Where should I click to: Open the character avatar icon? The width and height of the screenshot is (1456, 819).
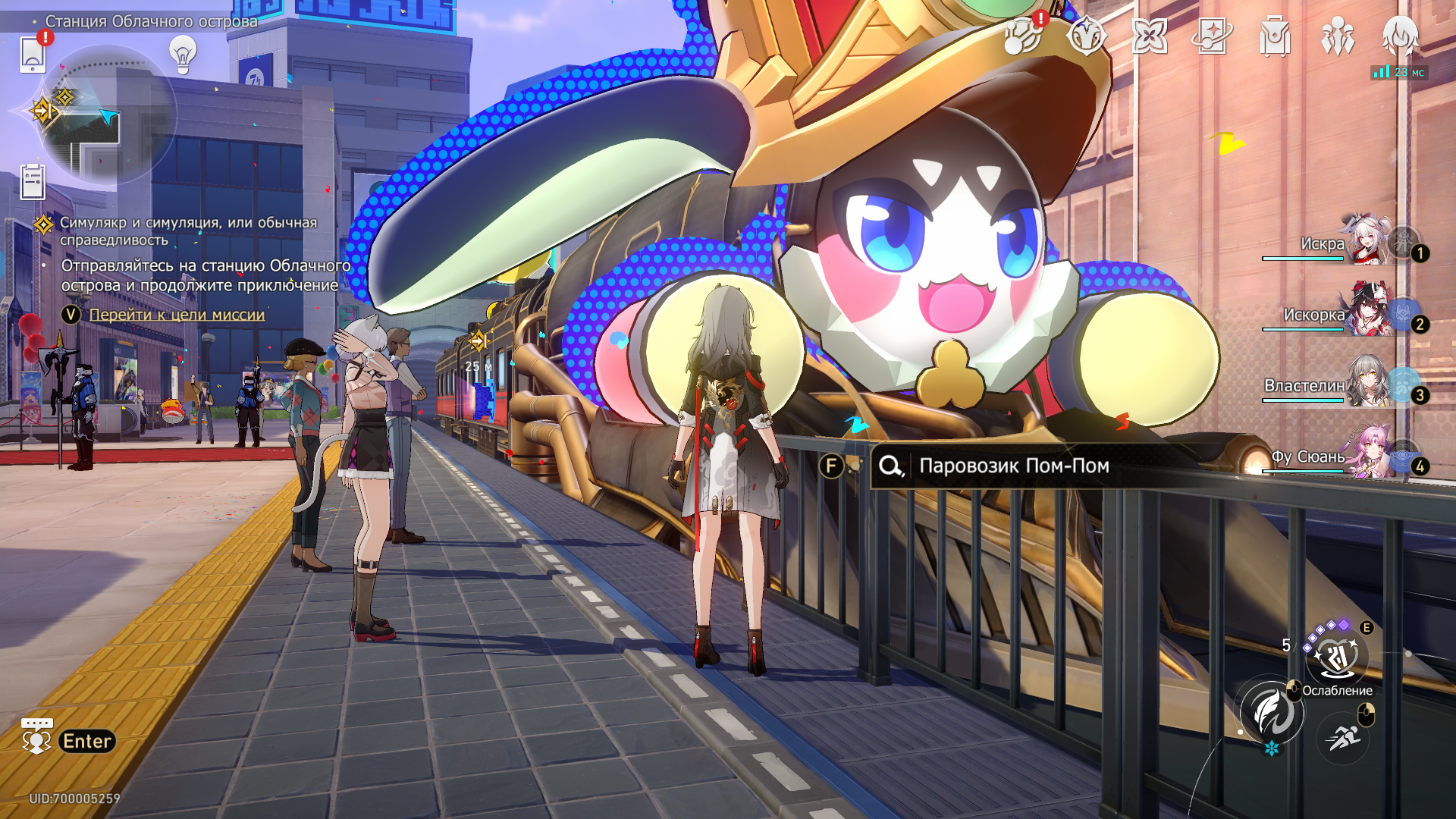tap(1400, 36)
